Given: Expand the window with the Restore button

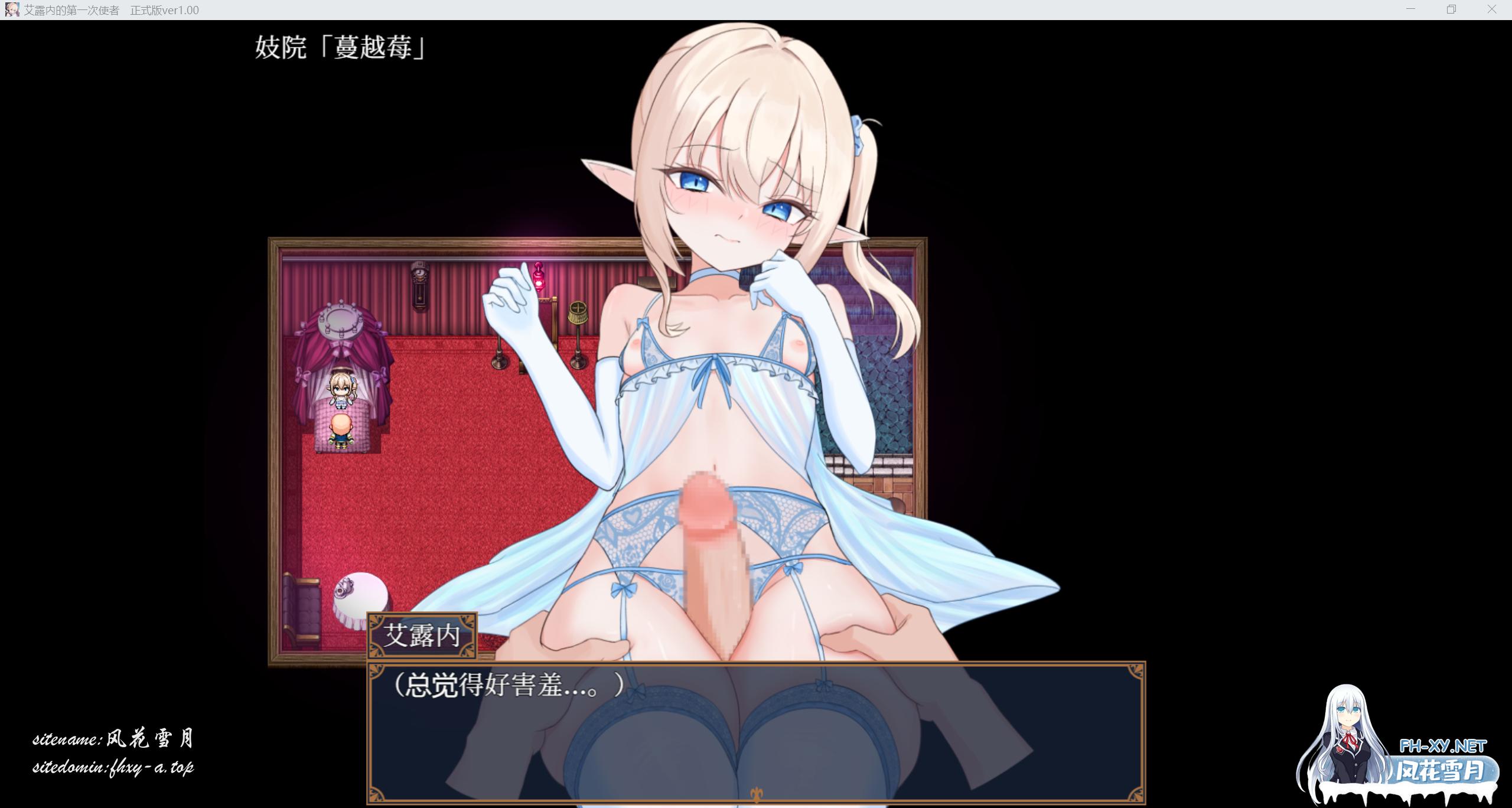Looking at the screenshot, I should [1450, 9].
